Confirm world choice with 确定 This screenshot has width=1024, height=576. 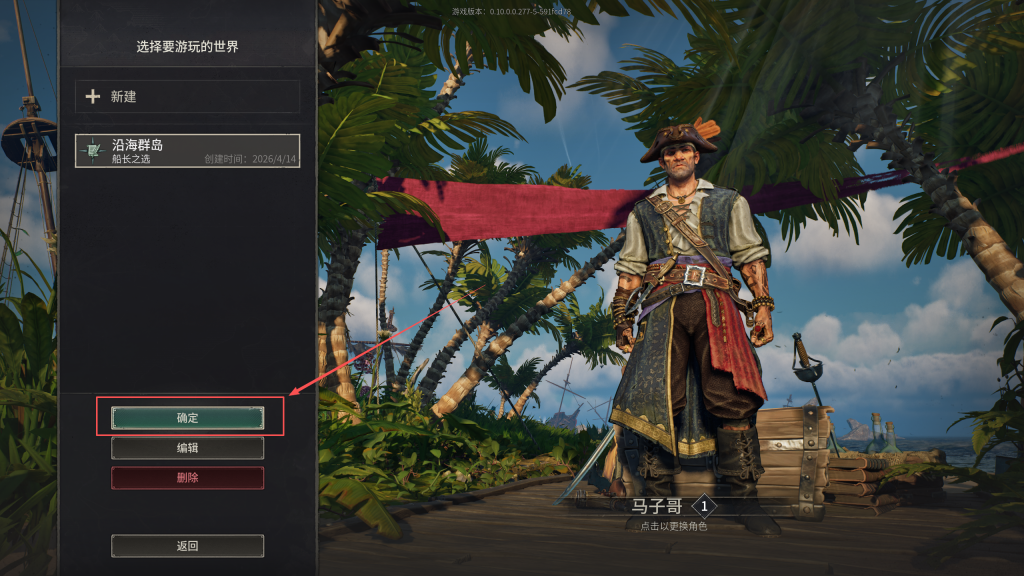(187, 418)
